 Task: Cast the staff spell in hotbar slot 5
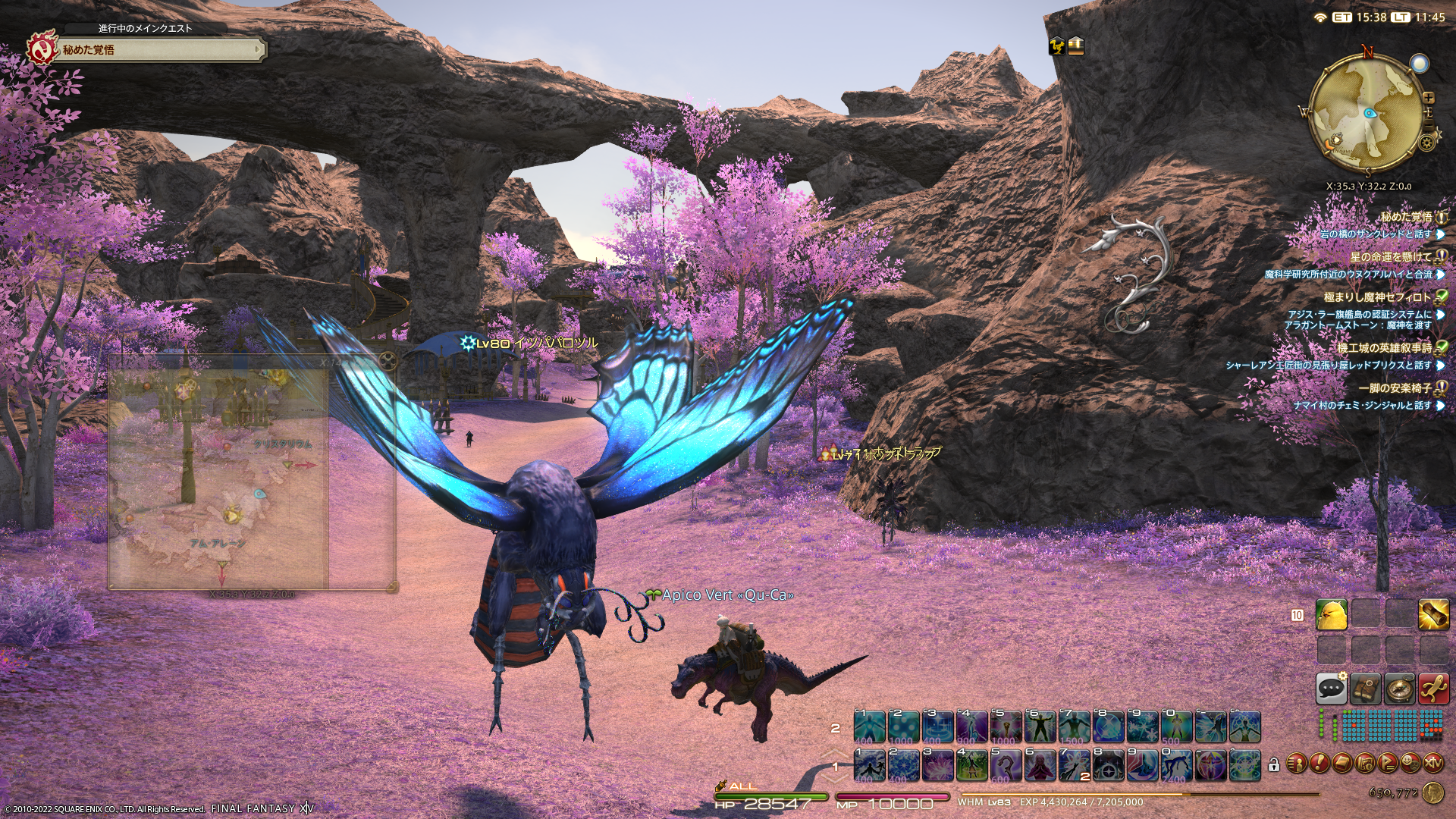coord(1006,764)
